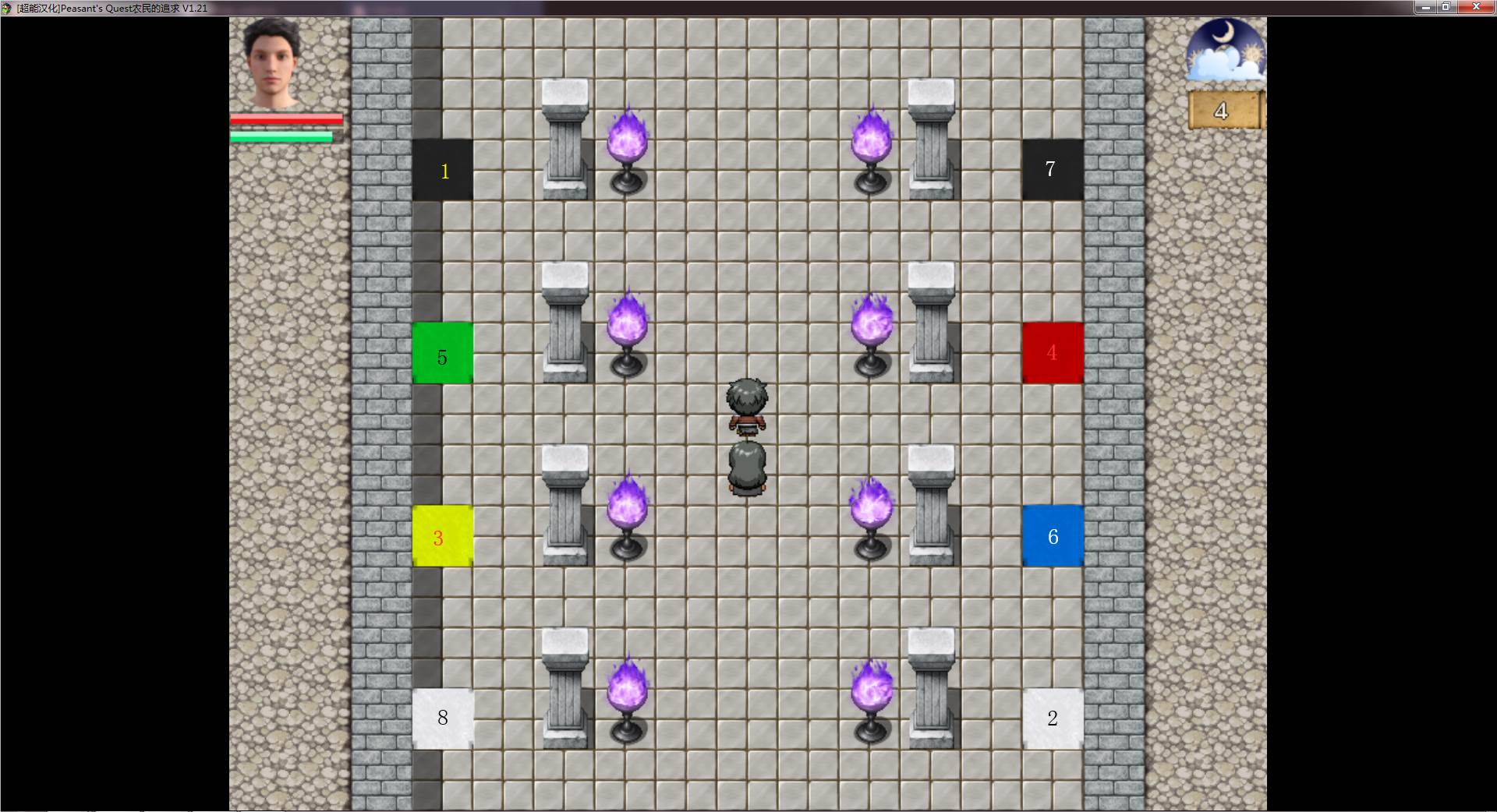This screenshot has height=812, width=1497.
Task: Step on the green tile numbered 5
Action: tap(443, 354)
